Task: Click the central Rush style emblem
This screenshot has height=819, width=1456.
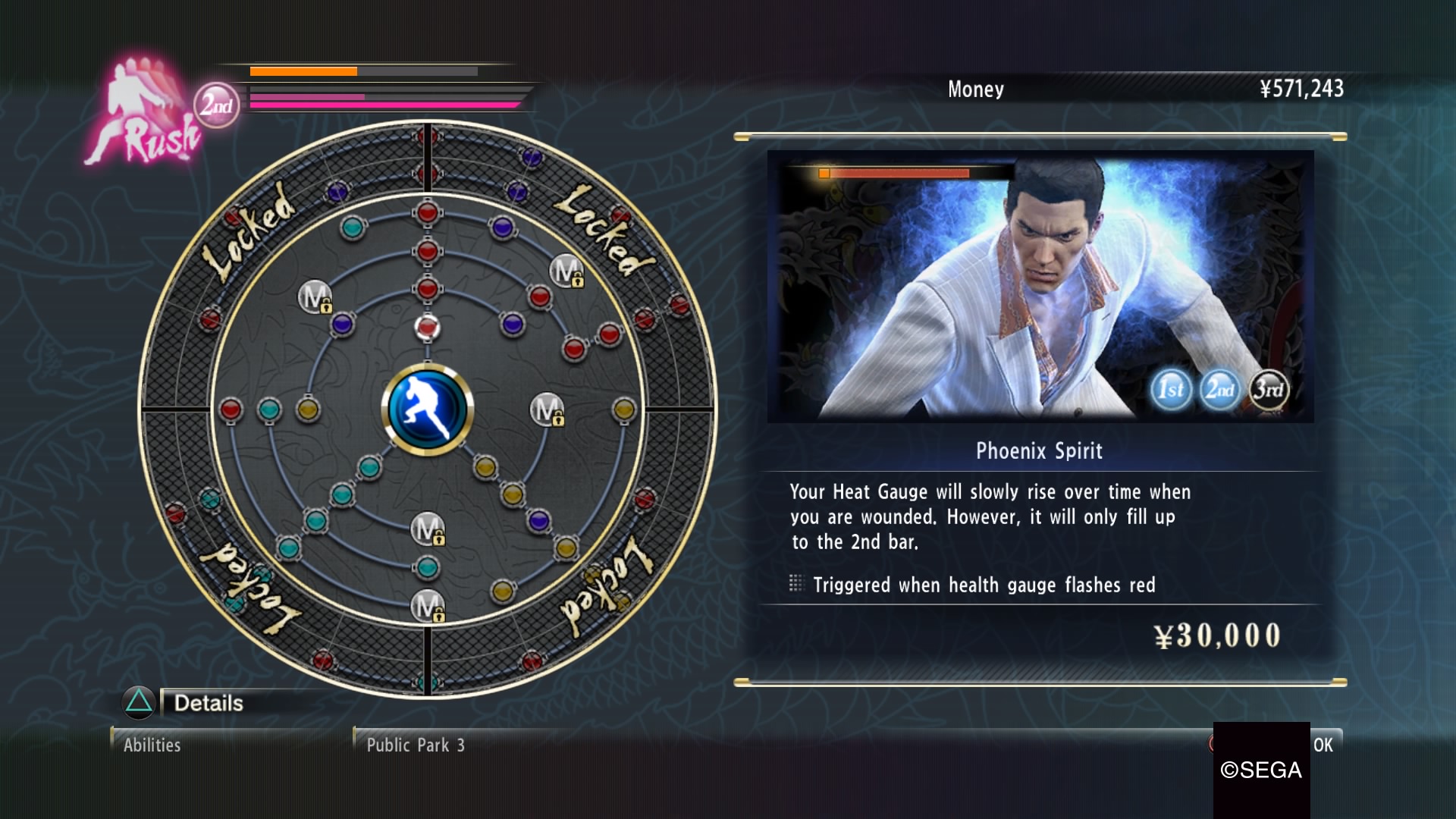Action: click(x=428, y=409)
